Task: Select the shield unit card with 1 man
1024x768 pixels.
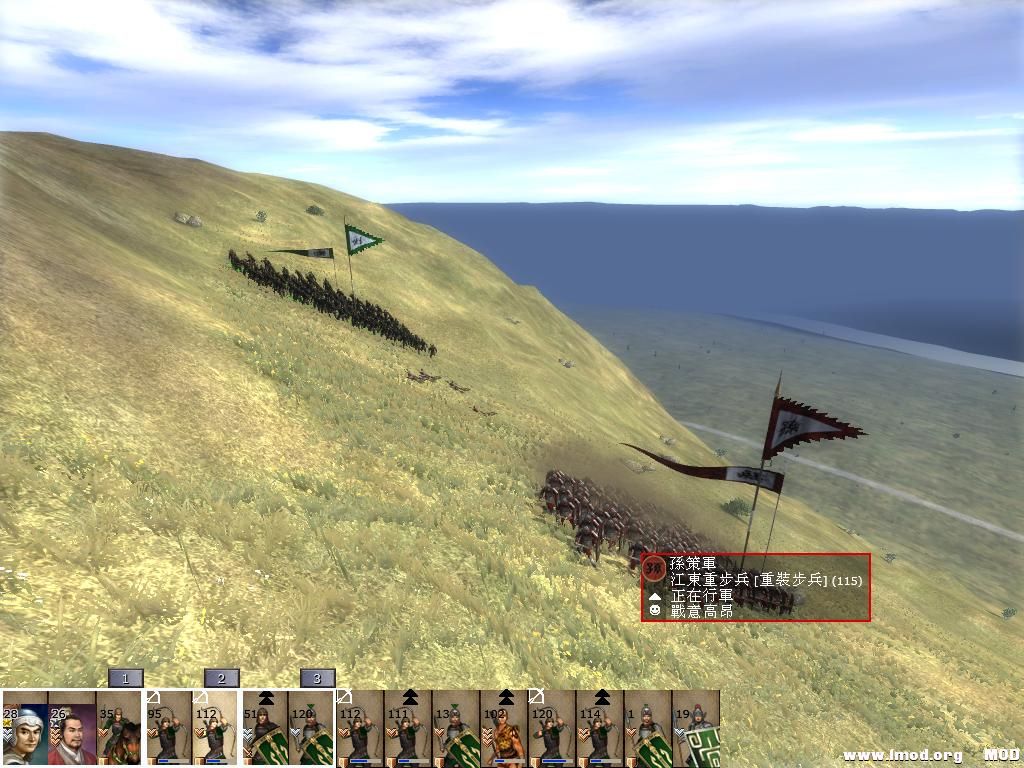Action: [x=648, y=729]
